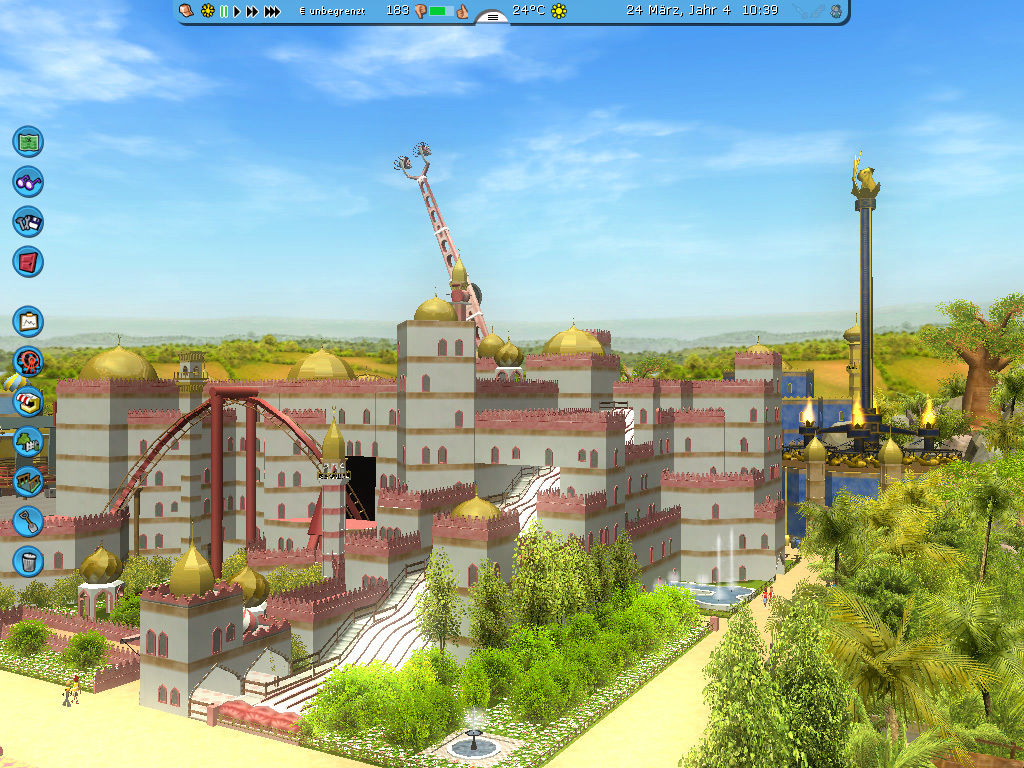Open the finances via unbegrenzt money display

pos(333,11)
